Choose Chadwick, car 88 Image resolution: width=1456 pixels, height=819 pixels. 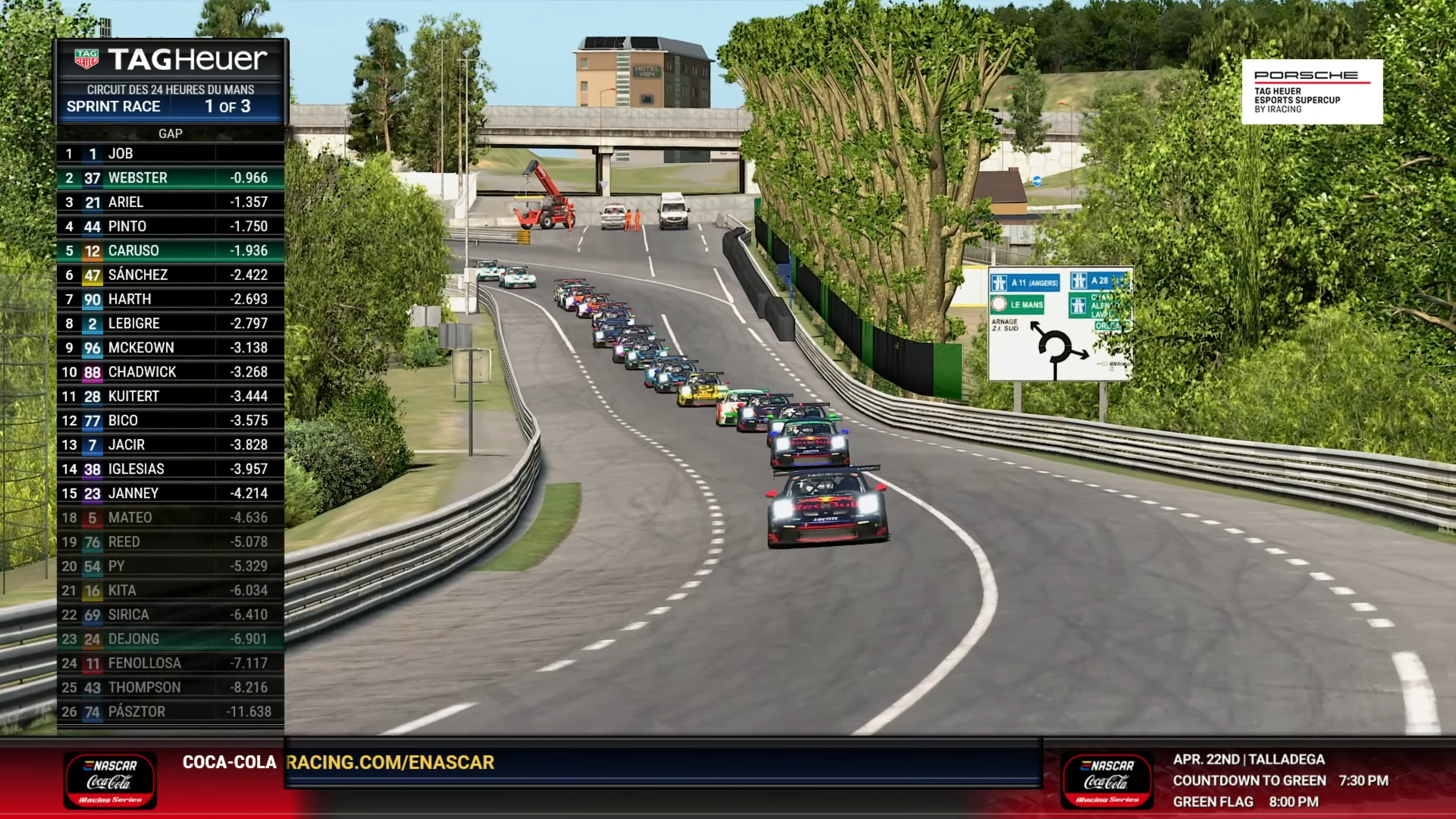click(x=170, y=372)
